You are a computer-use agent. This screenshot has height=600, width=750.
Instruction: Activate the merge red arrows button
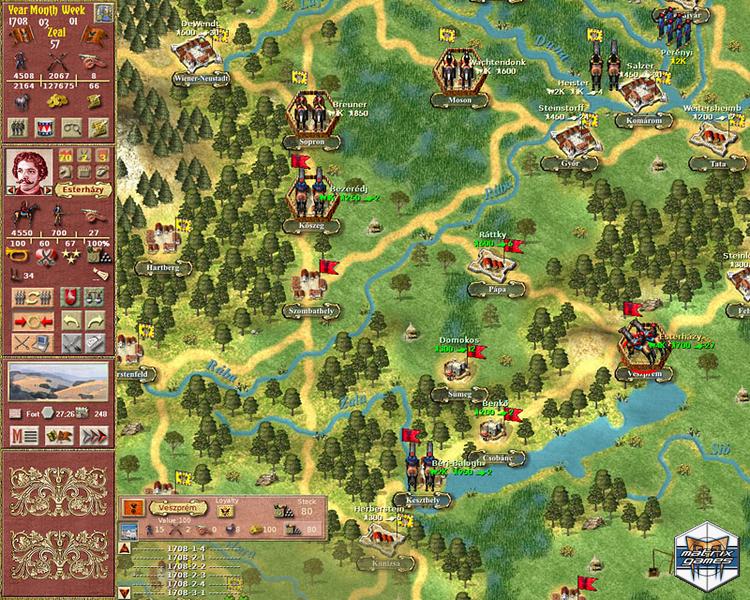29,321
